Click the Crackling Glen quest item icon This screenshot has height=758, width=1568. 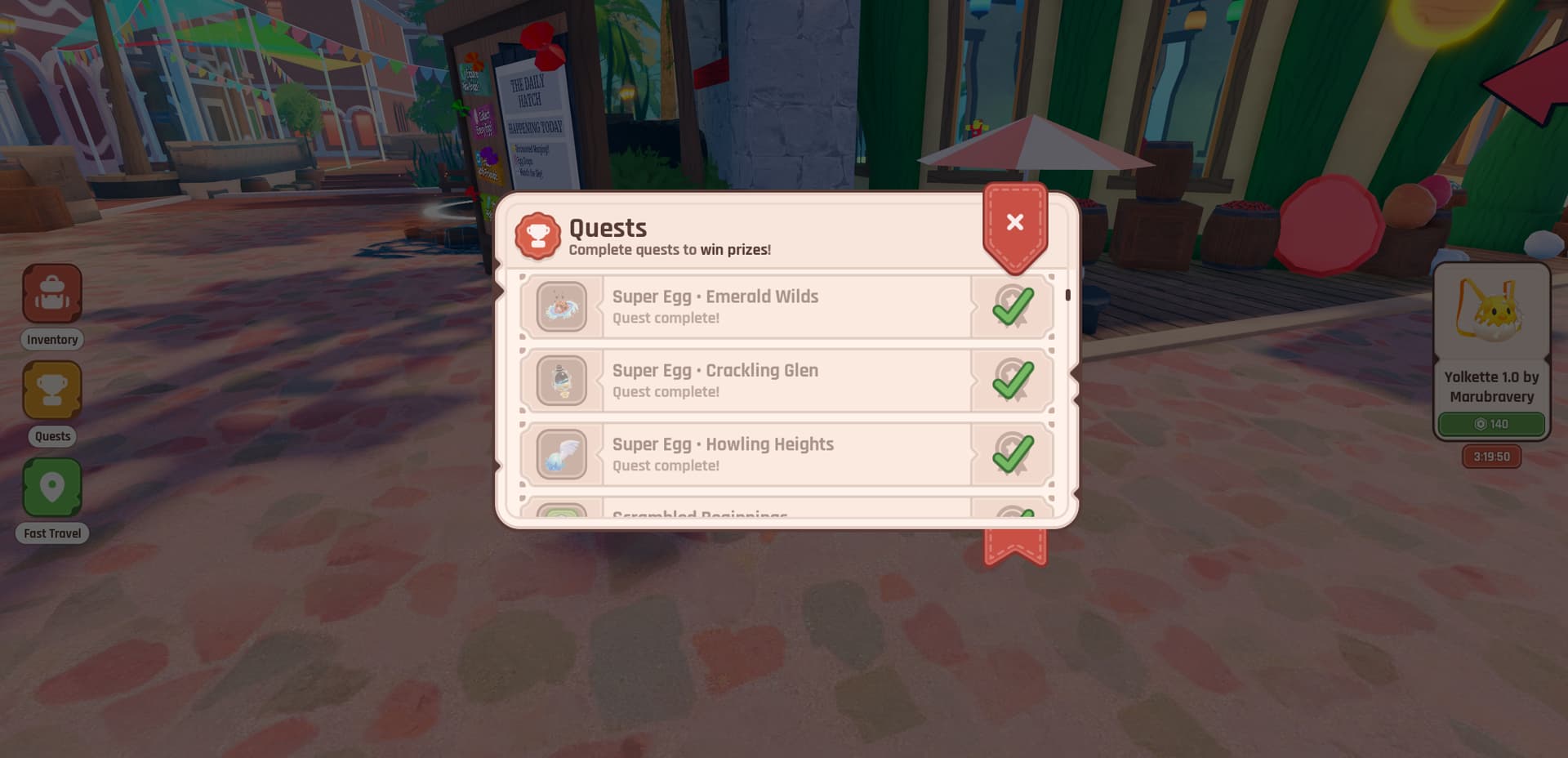coord(561,381)
